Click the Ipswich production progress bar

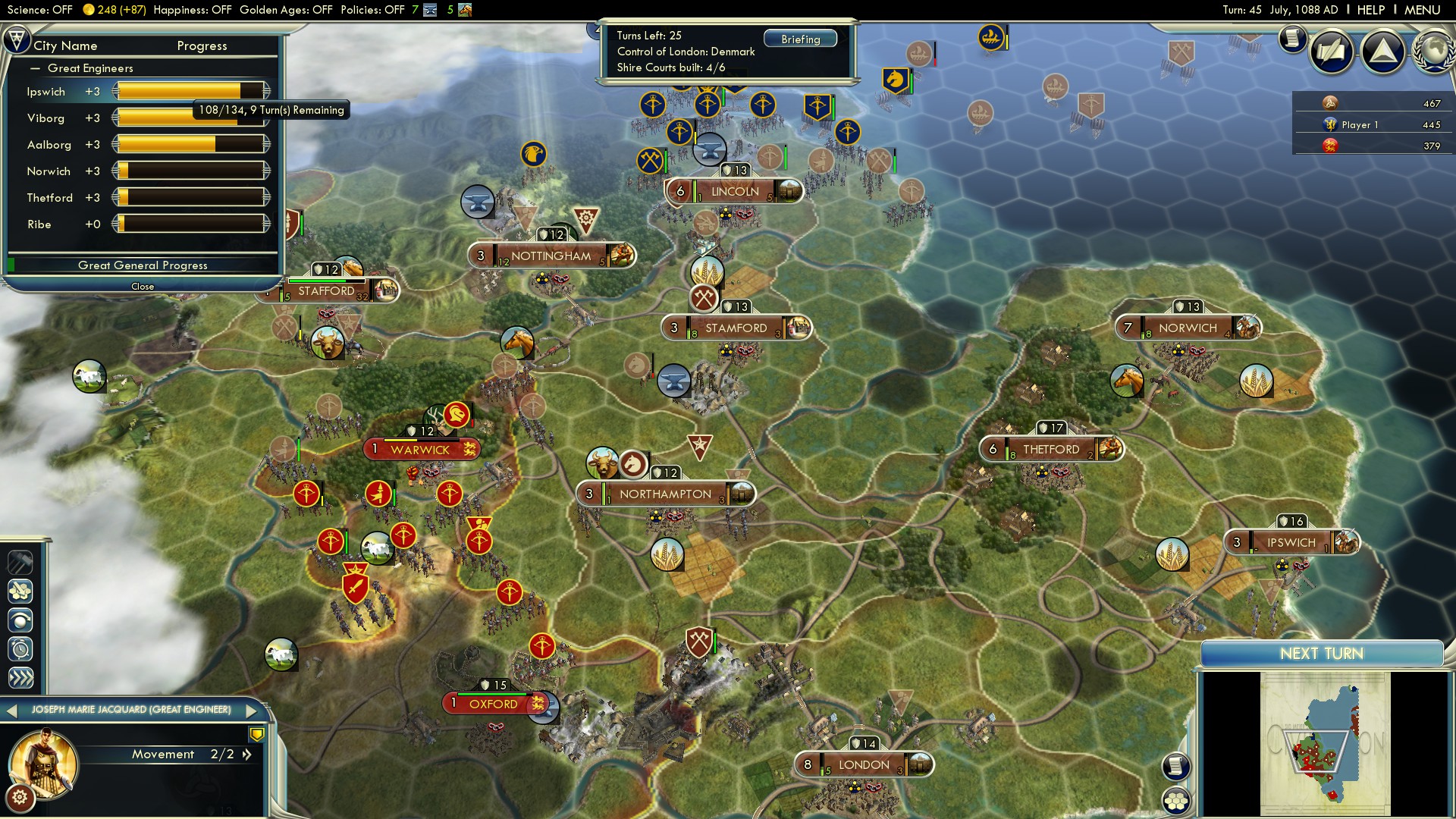tap(190, 90)
